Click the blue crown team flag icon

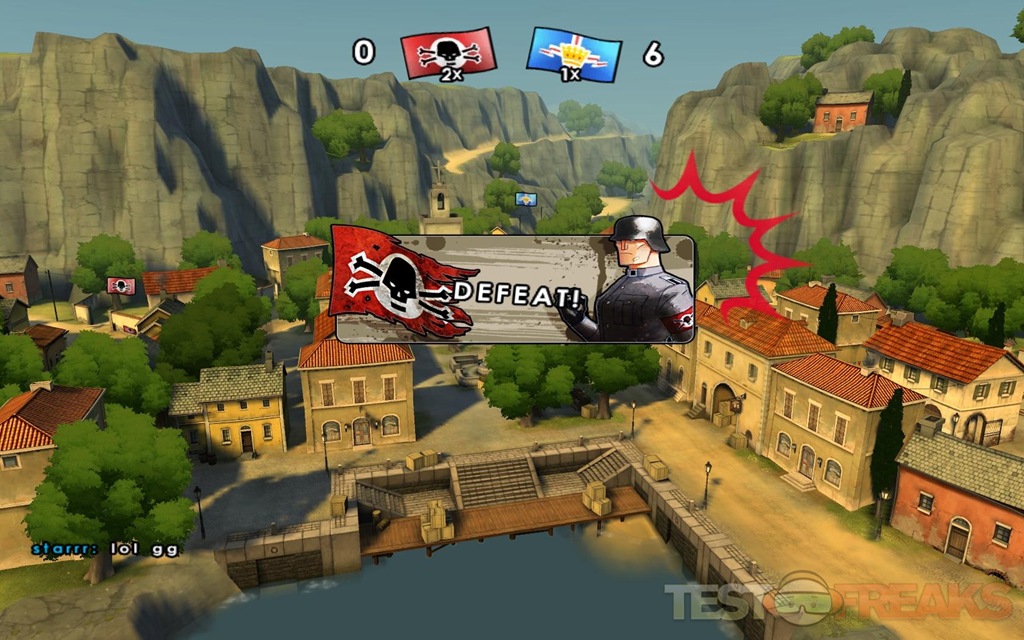point(574,52)
